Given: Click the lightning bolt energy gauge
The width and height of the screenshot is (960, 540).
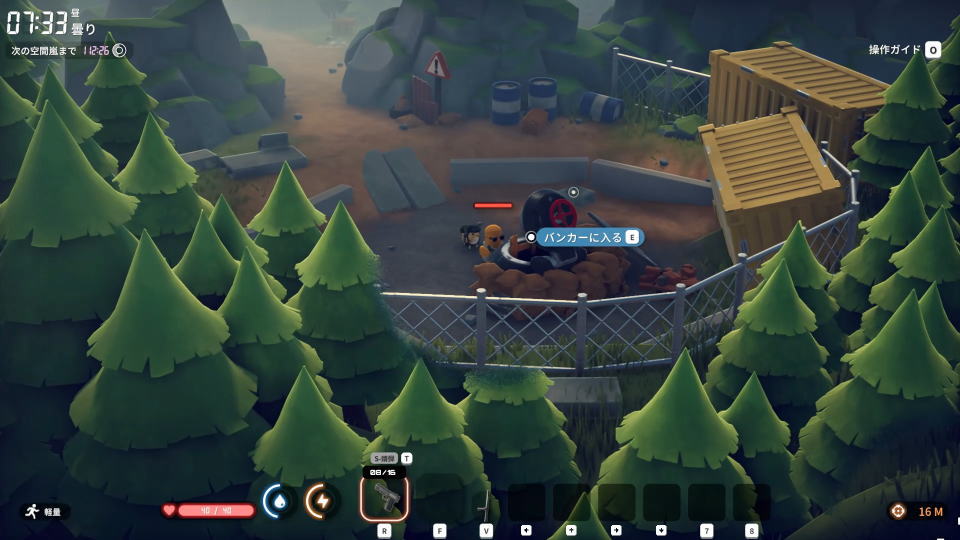Looking at the screenshot, I should coord(322,500).
